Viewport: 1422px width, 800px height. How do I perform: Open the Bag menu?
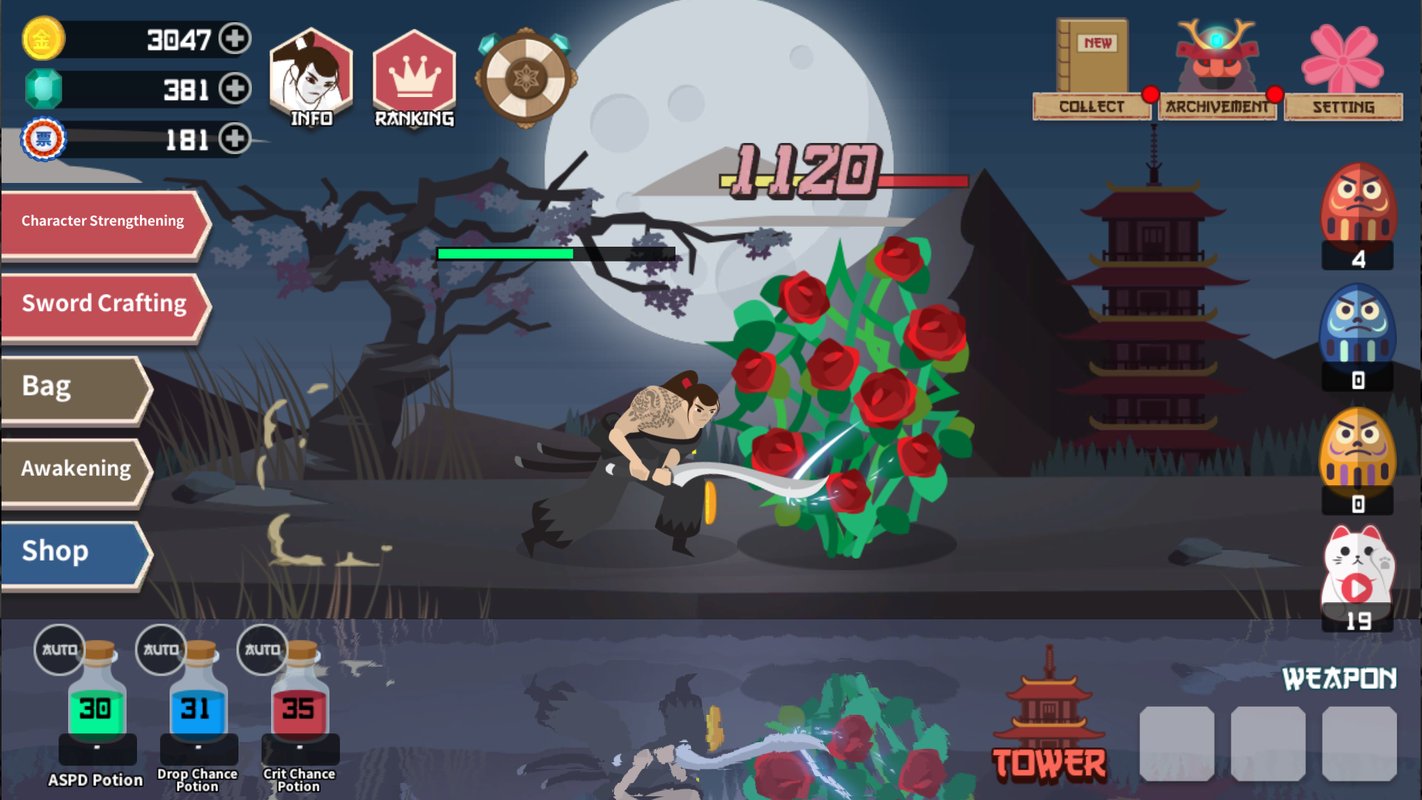click(x=75, y=387)
